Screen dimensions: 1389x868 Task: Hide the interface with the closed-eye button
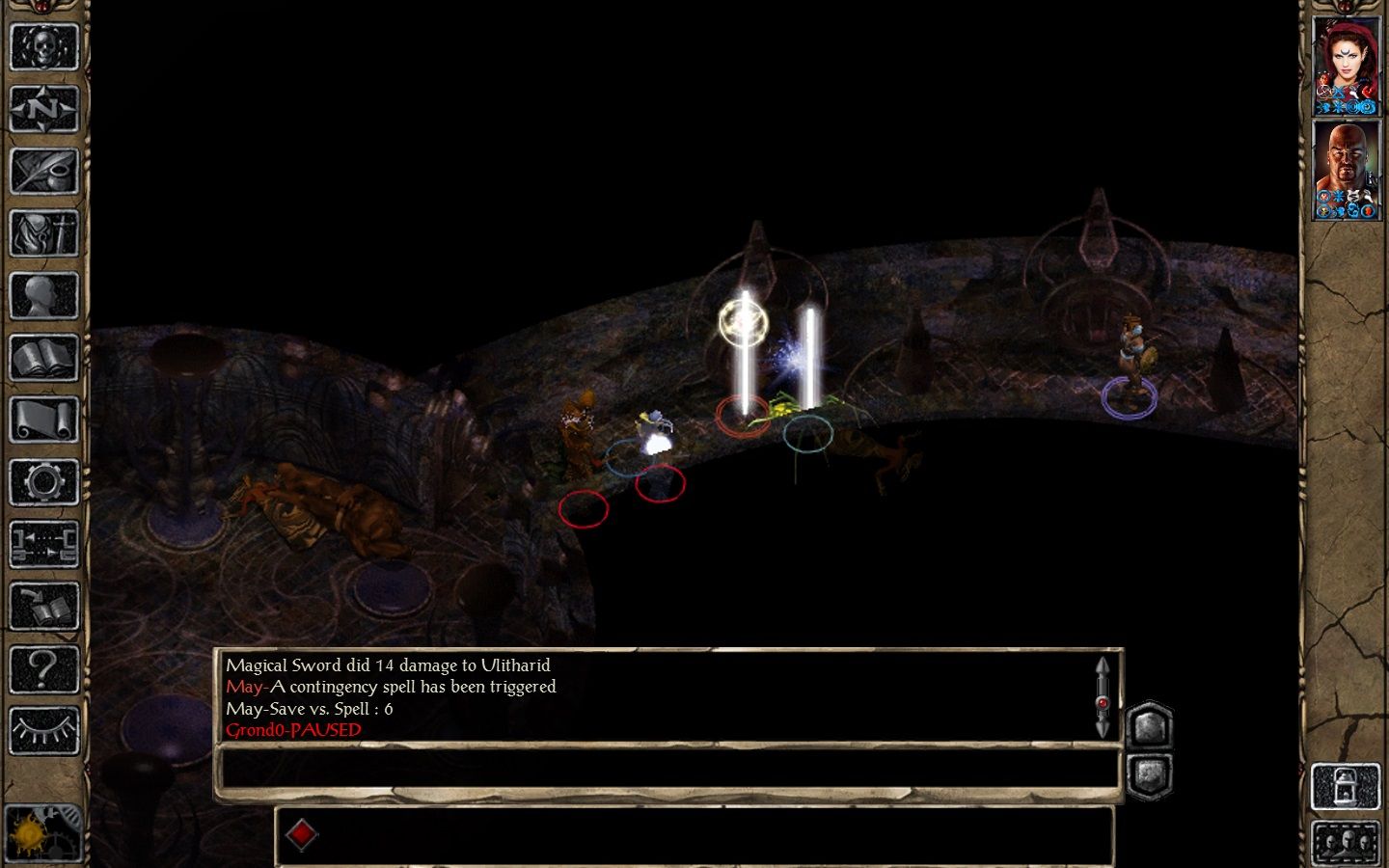[x=43, y=732]
